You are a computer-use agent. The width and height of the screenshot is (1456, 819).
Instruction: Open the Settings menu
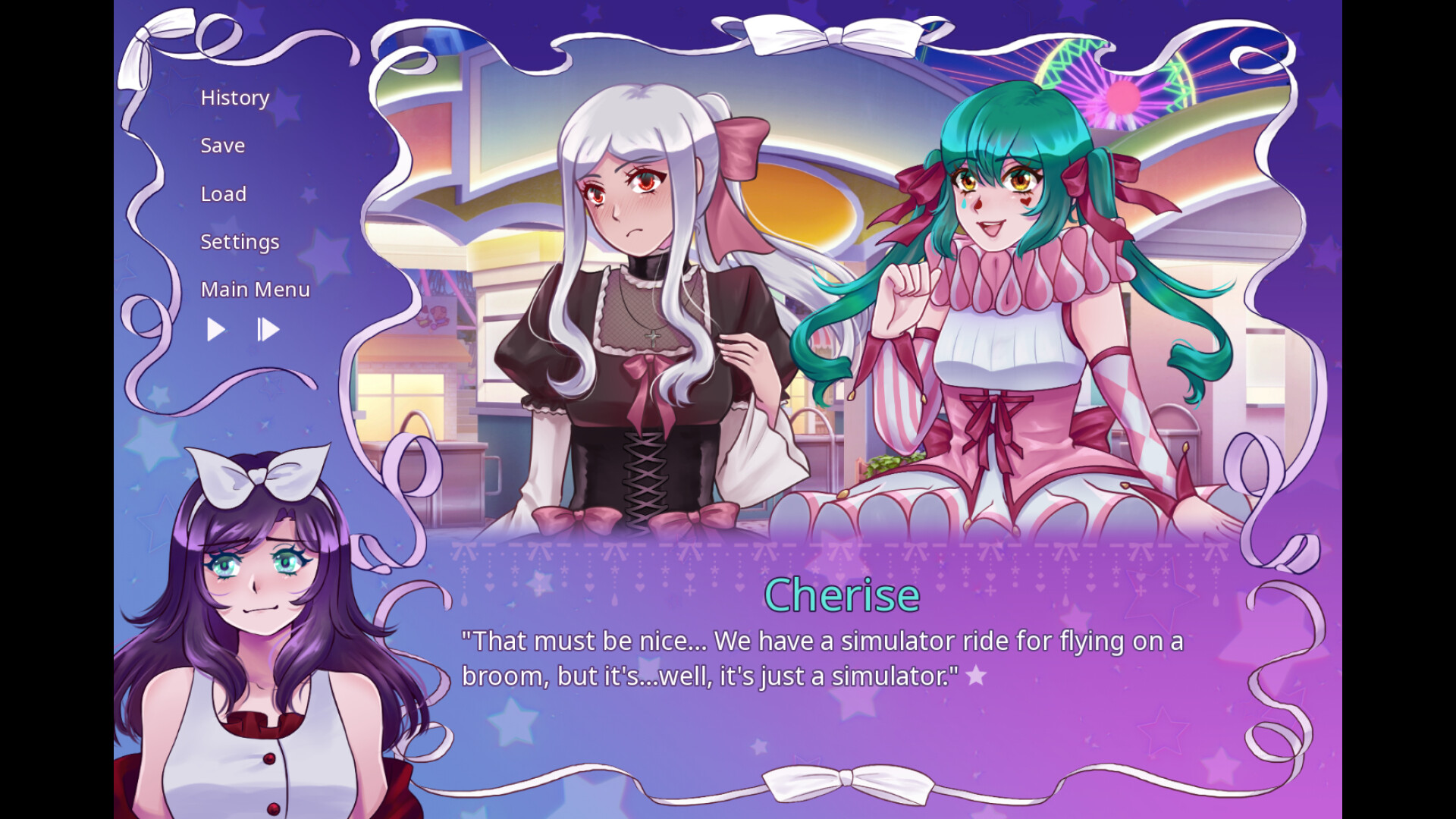click(x=240, y=241)
